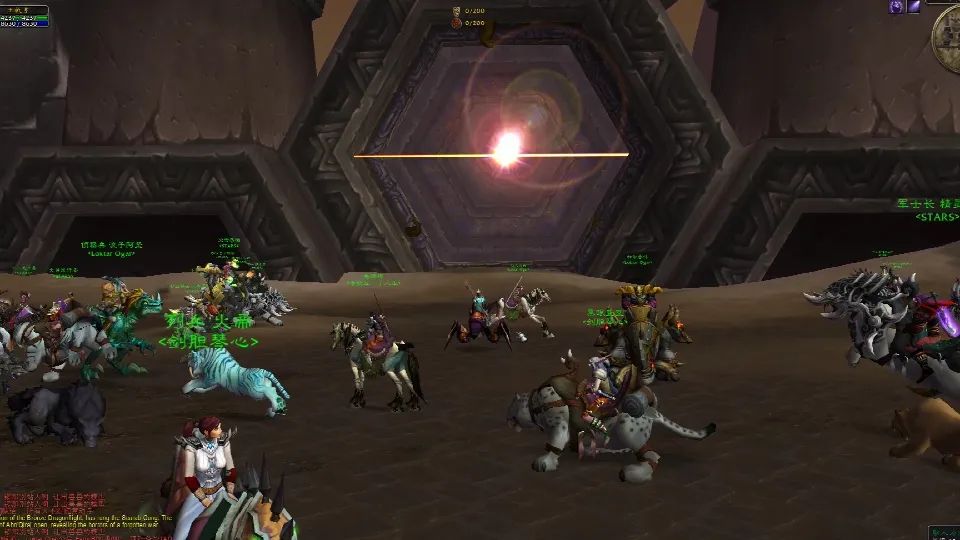Click the purple swirling orb buff icon
The width and height of the screenshot is (960, 540).
pos(897,7)
